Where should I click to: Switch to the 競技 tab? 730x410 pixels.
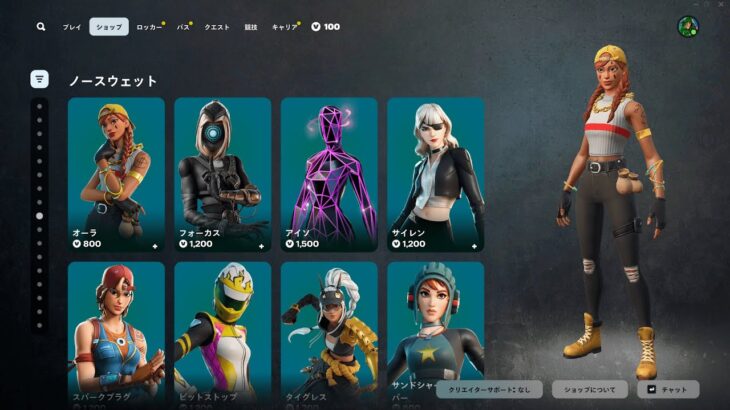[251, 27]
